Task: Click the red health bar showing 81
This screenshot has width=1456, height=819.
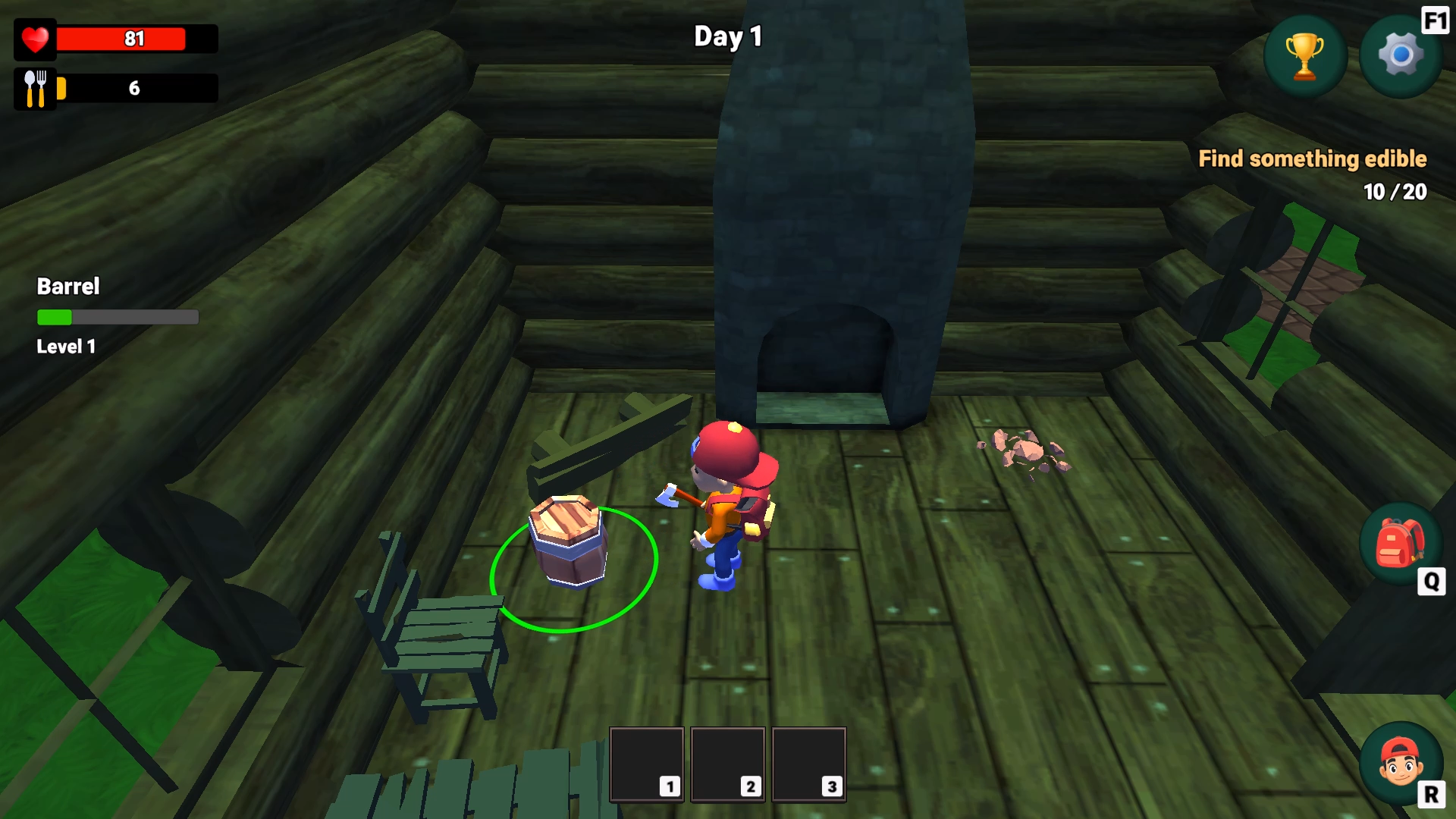Action: click(x=135, y=39)
